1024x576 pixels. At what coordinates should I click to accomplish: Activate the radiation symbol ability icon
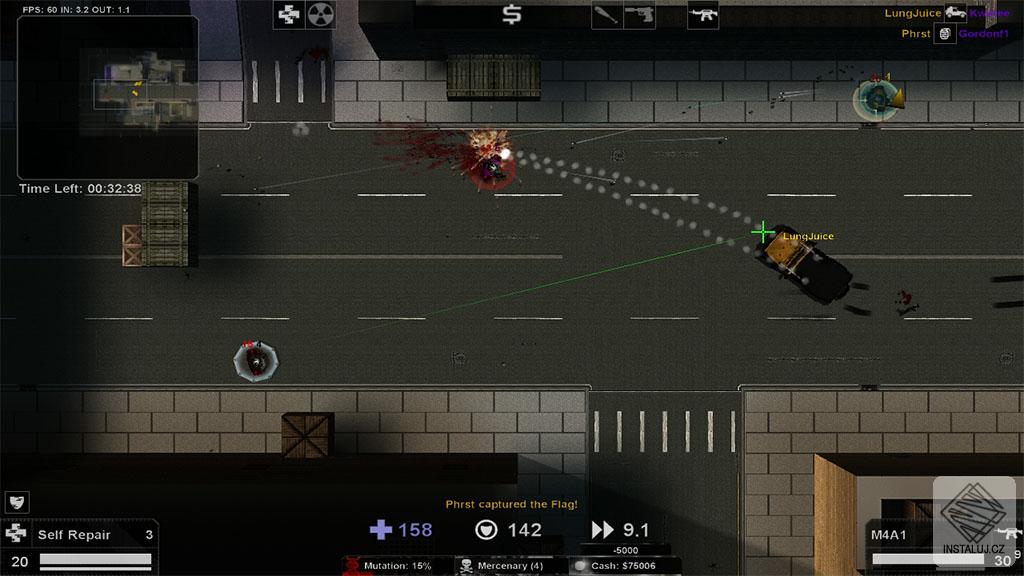320,15
